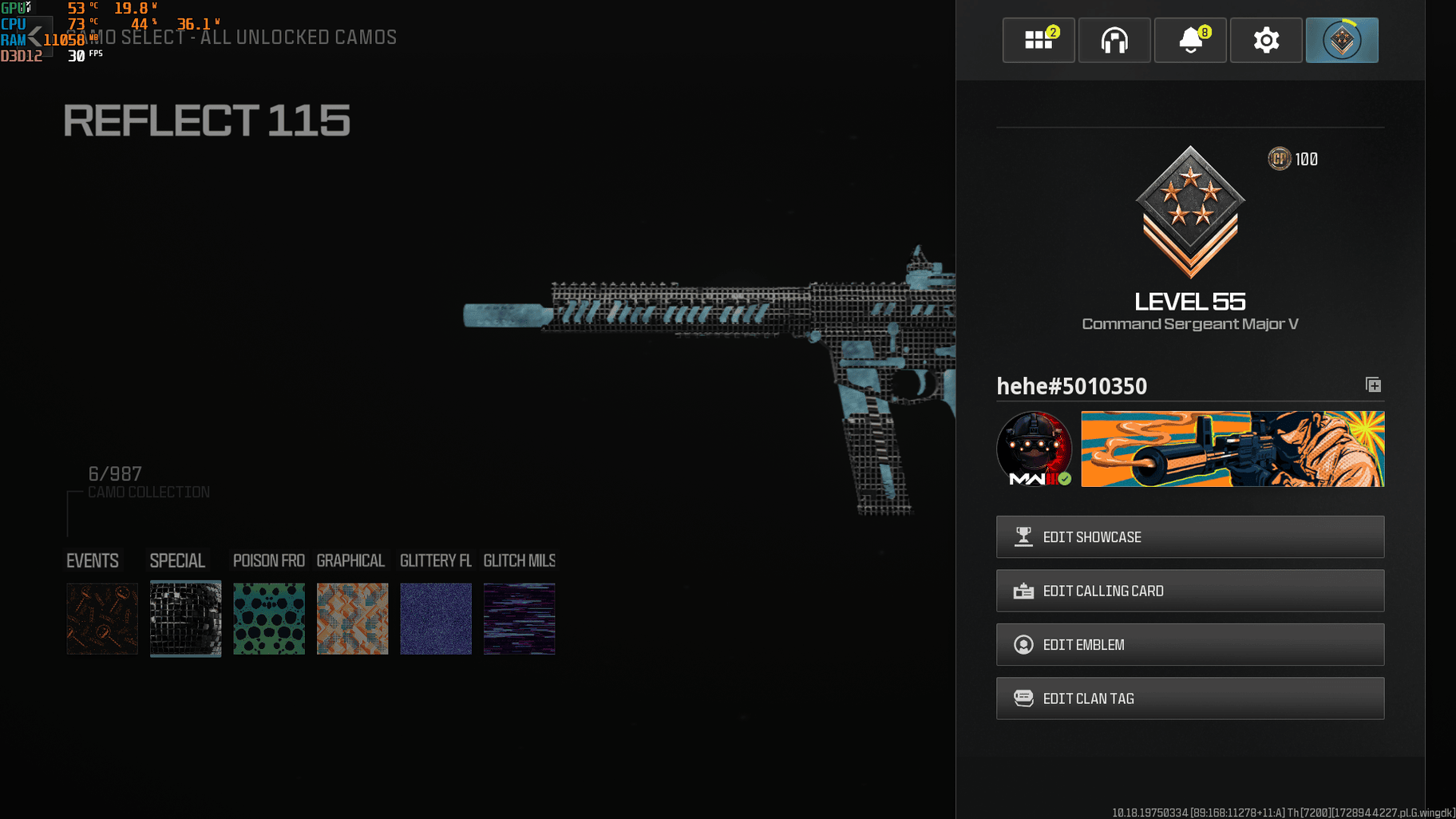Select the Graphical camo thumbnail
This screenshot has height=819, width=1456.
pos(352,619)
